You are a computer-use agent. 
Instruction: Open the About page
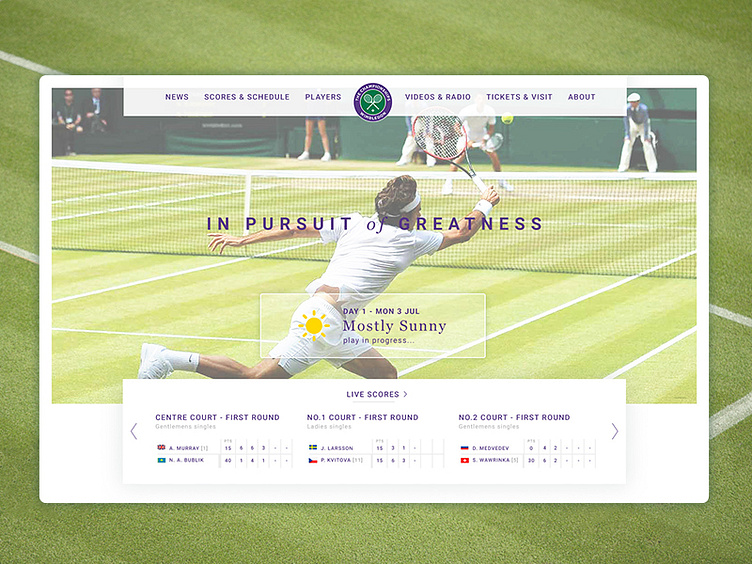click(582, 97)
